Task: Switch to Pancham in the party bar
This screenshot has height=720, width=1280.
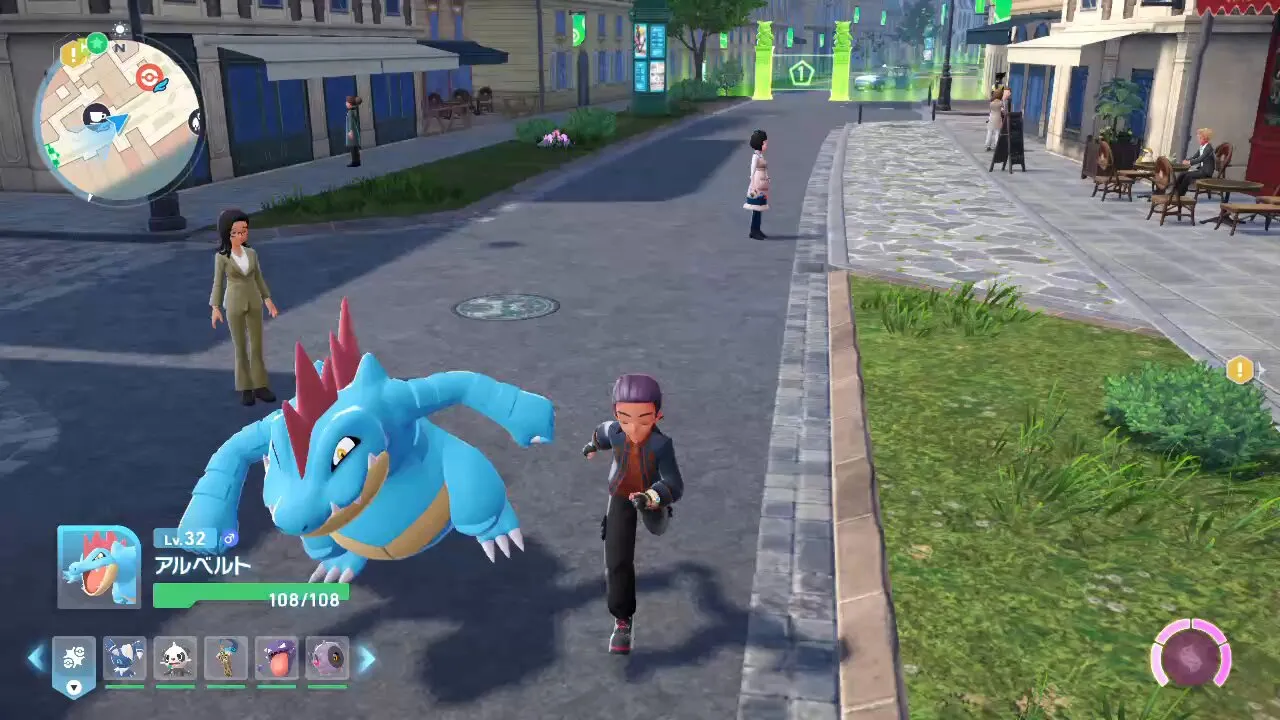Action: (175, 659)
